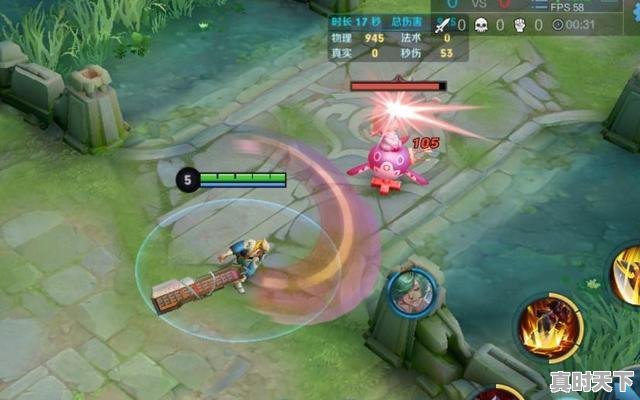Open the damage statistics panel

pos(392,38)
